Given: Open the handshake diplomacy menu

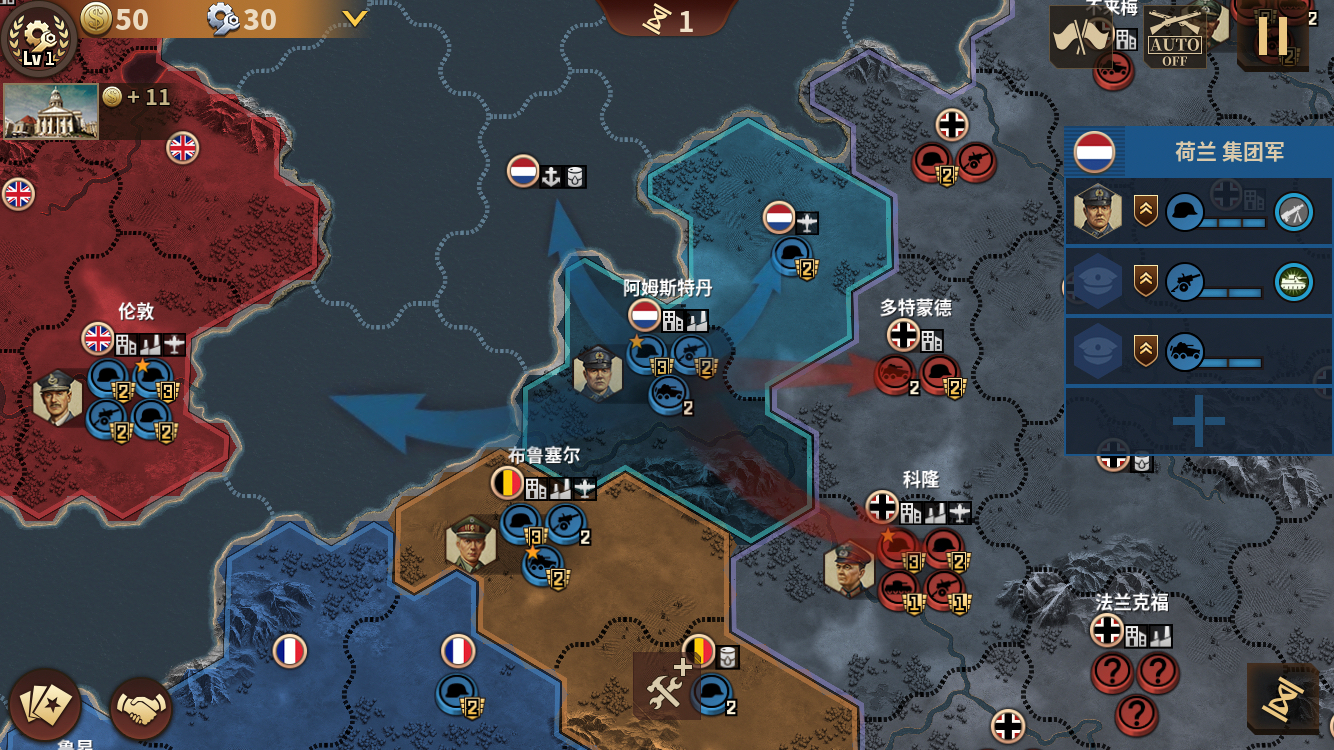Looking at the screenshot, I should click(x=141, y=708).
